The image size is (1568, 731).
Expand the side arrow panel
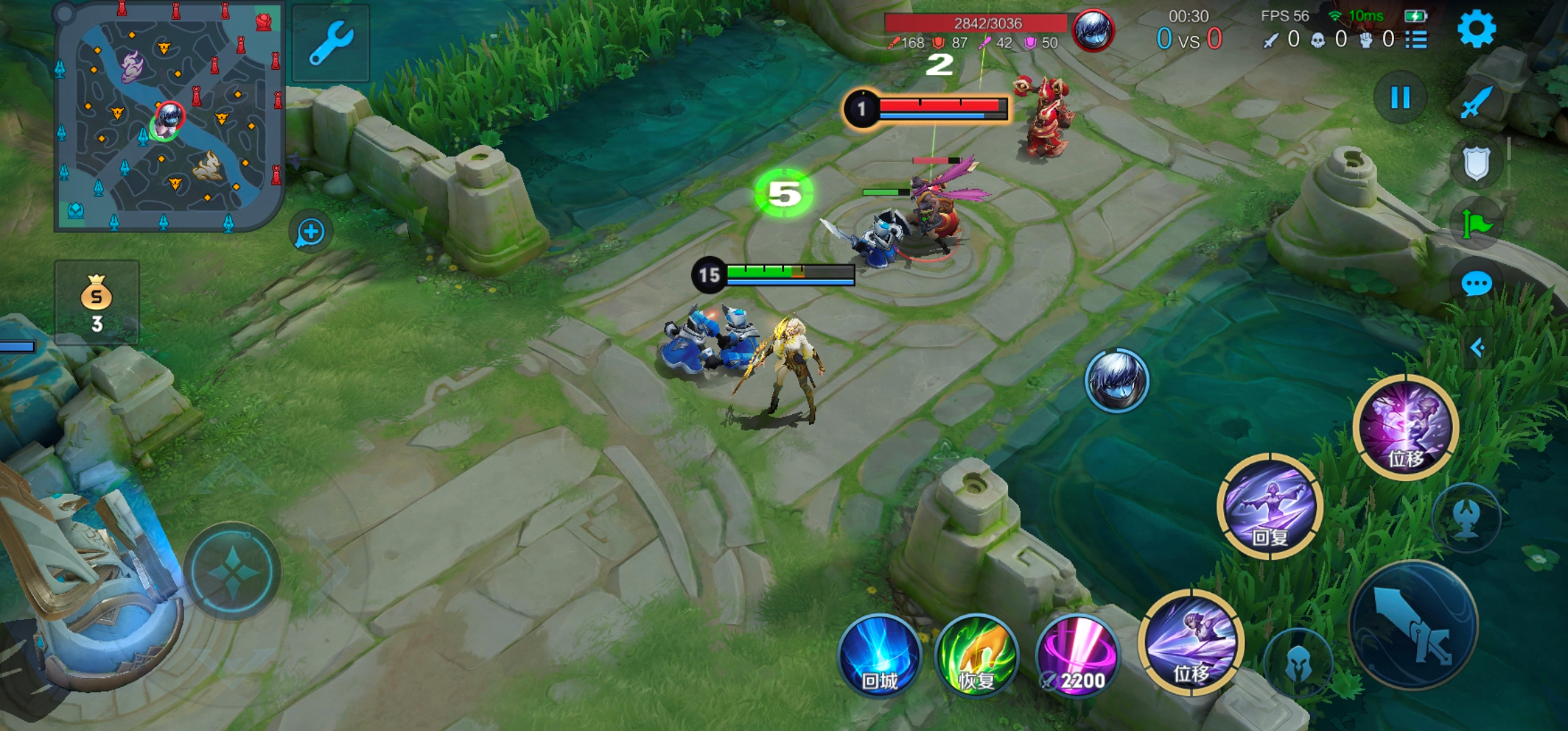1478,348
